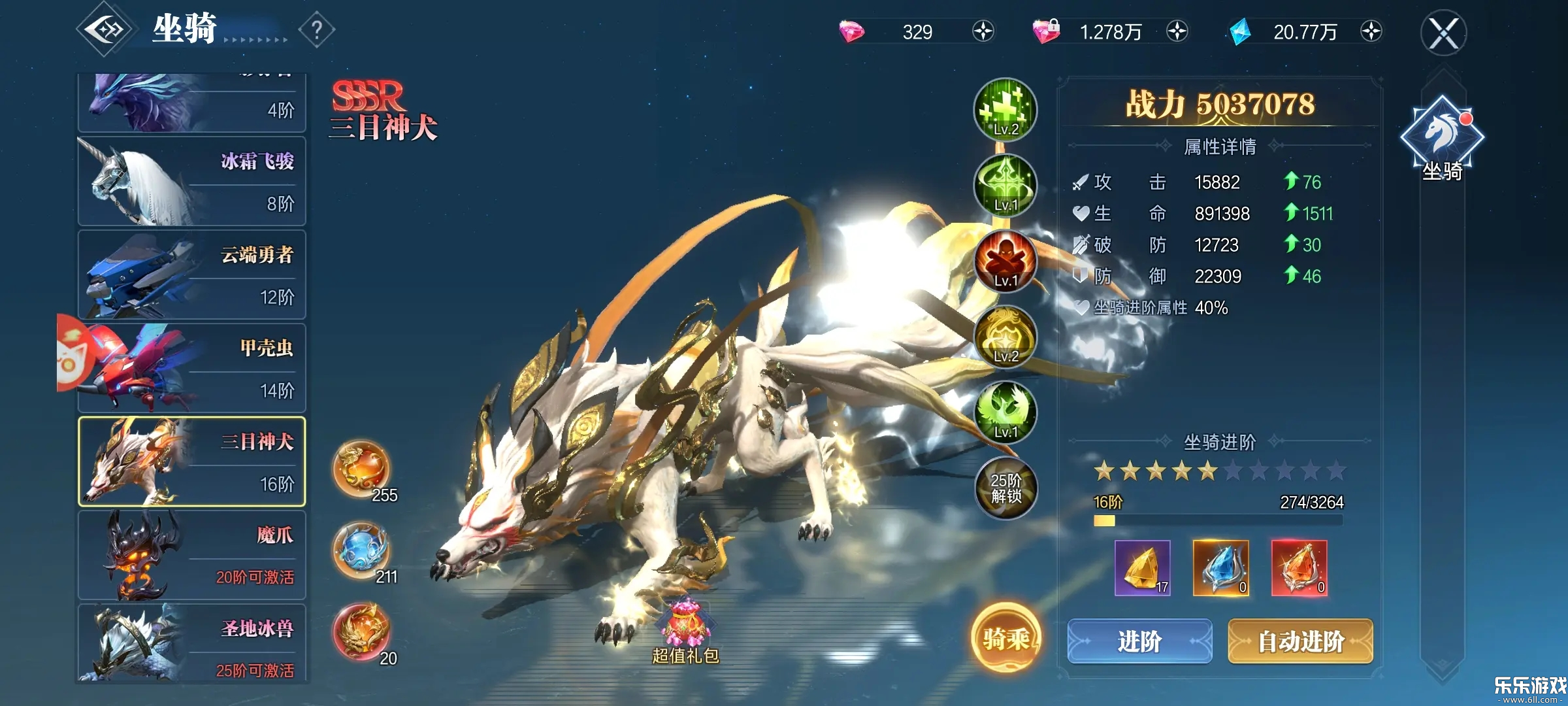Start 自动进阶 auto advance
Screen dimensions: 1568x706
click(x=1300, y=641)
